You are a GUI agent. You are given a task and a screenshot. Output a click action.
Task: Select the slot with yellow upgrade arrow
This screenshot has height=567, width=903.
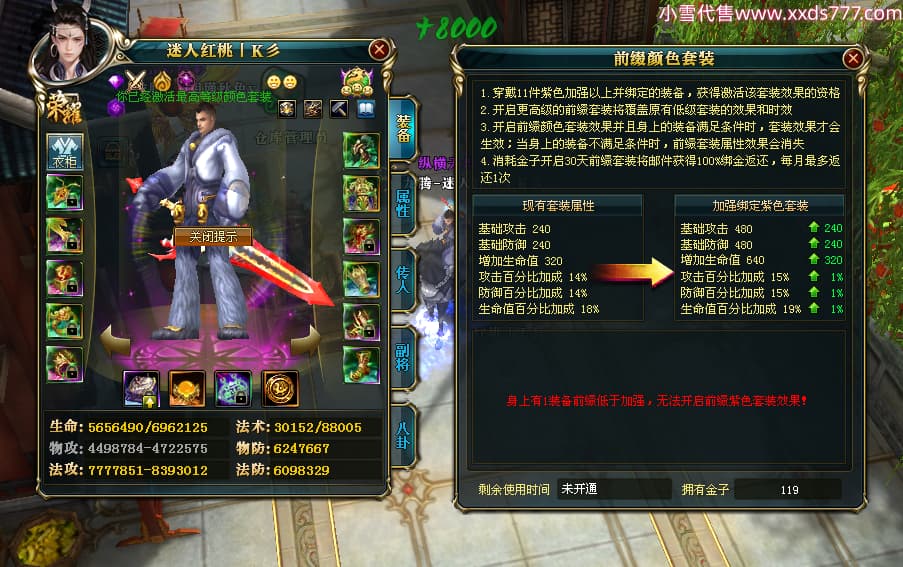coord(141,388)
